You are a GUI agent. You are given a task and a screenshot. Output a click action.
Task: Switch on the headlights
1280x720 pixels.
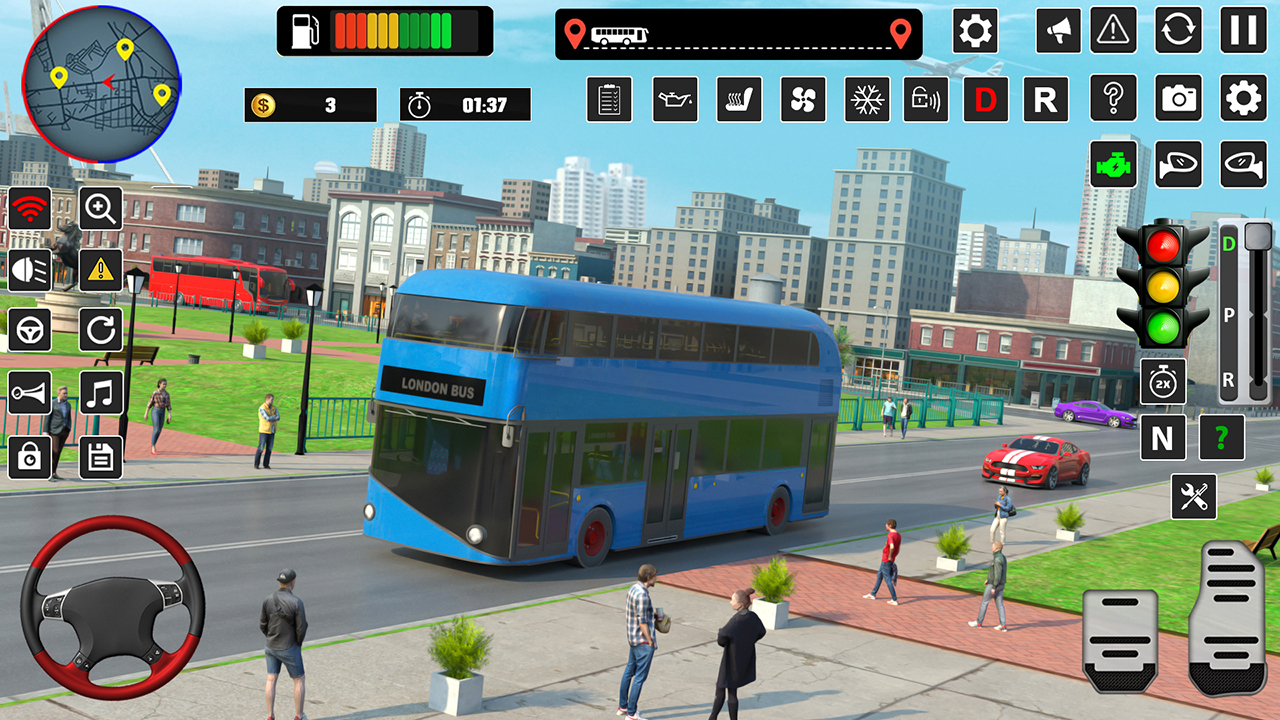pos(30,269)
